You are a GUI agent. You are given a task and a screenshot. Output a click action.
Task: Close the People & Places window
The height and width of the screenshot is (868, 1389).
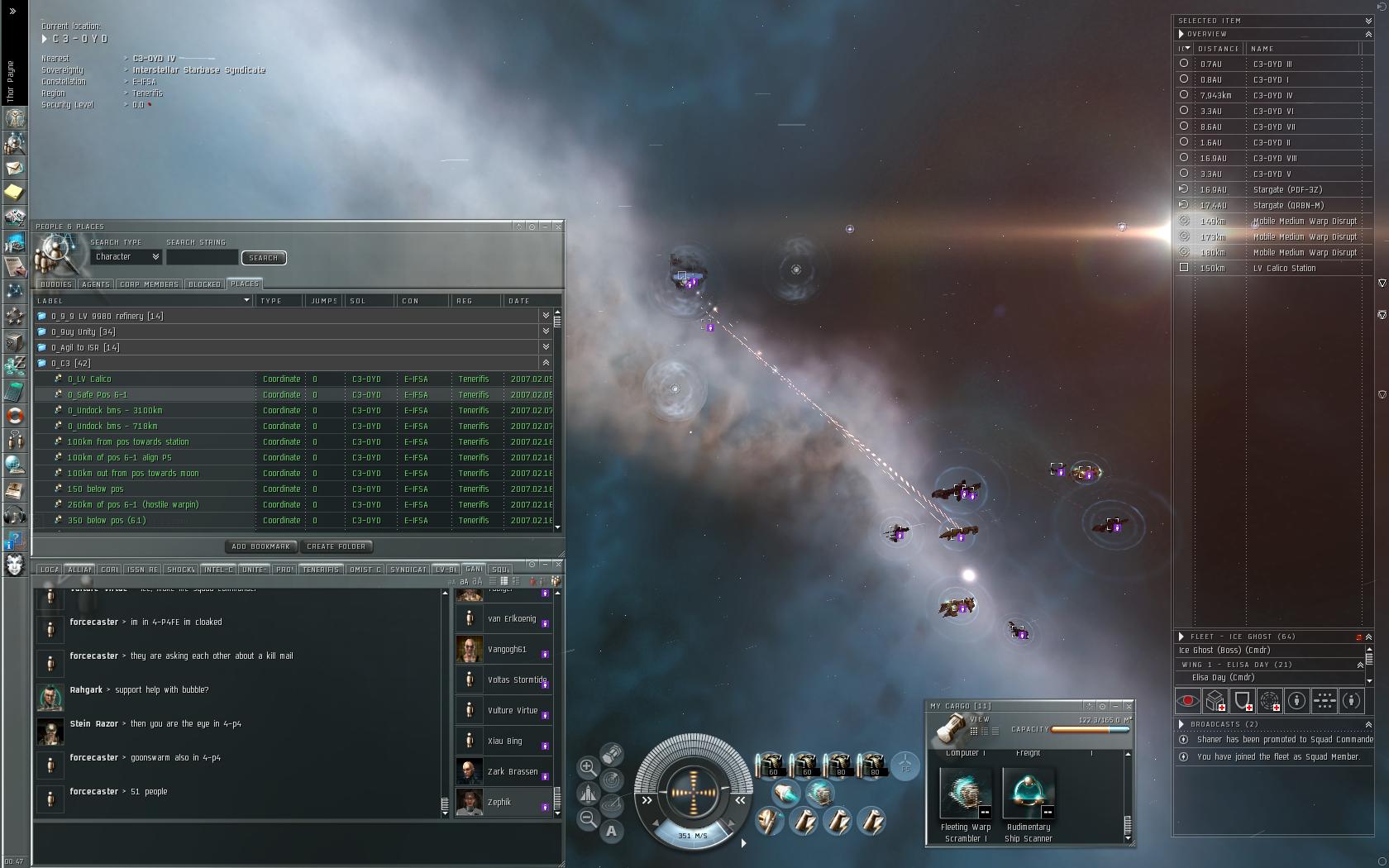click(559, 227)
